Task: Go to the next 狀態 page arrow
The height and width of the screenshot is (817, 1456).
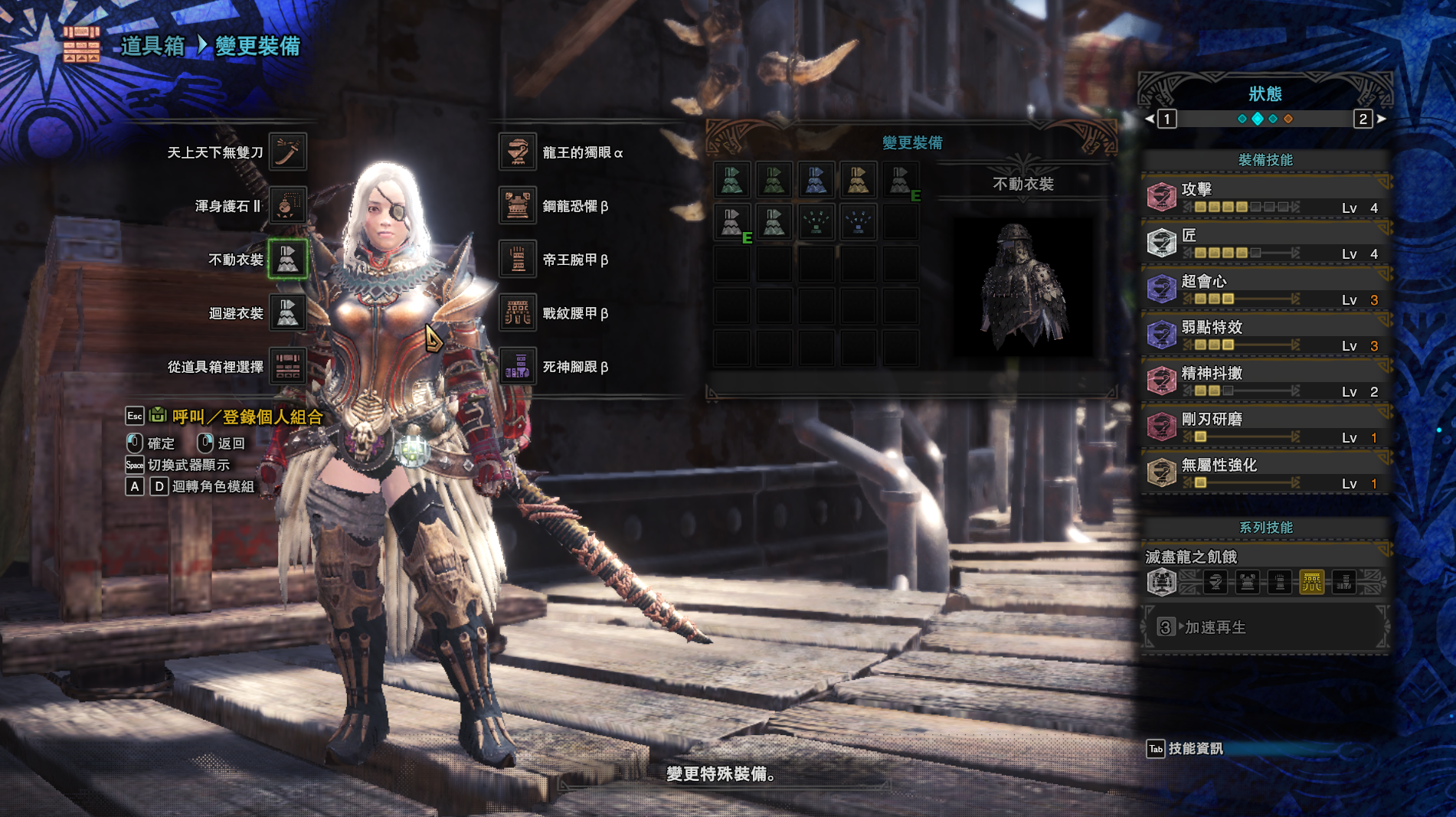Action: coord(1382,119)
